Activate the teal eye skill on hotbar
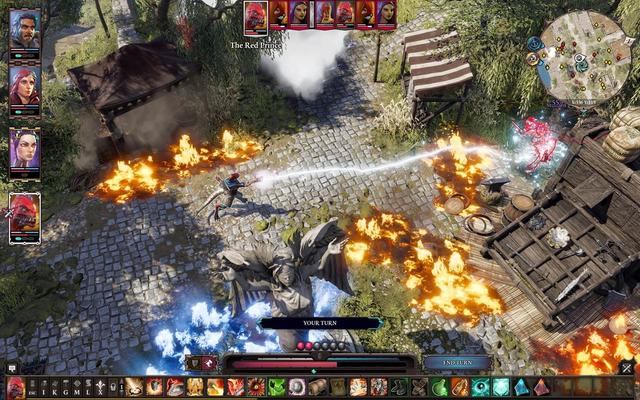Viewport: 640px width, 400px height. [x=482, y=387]
